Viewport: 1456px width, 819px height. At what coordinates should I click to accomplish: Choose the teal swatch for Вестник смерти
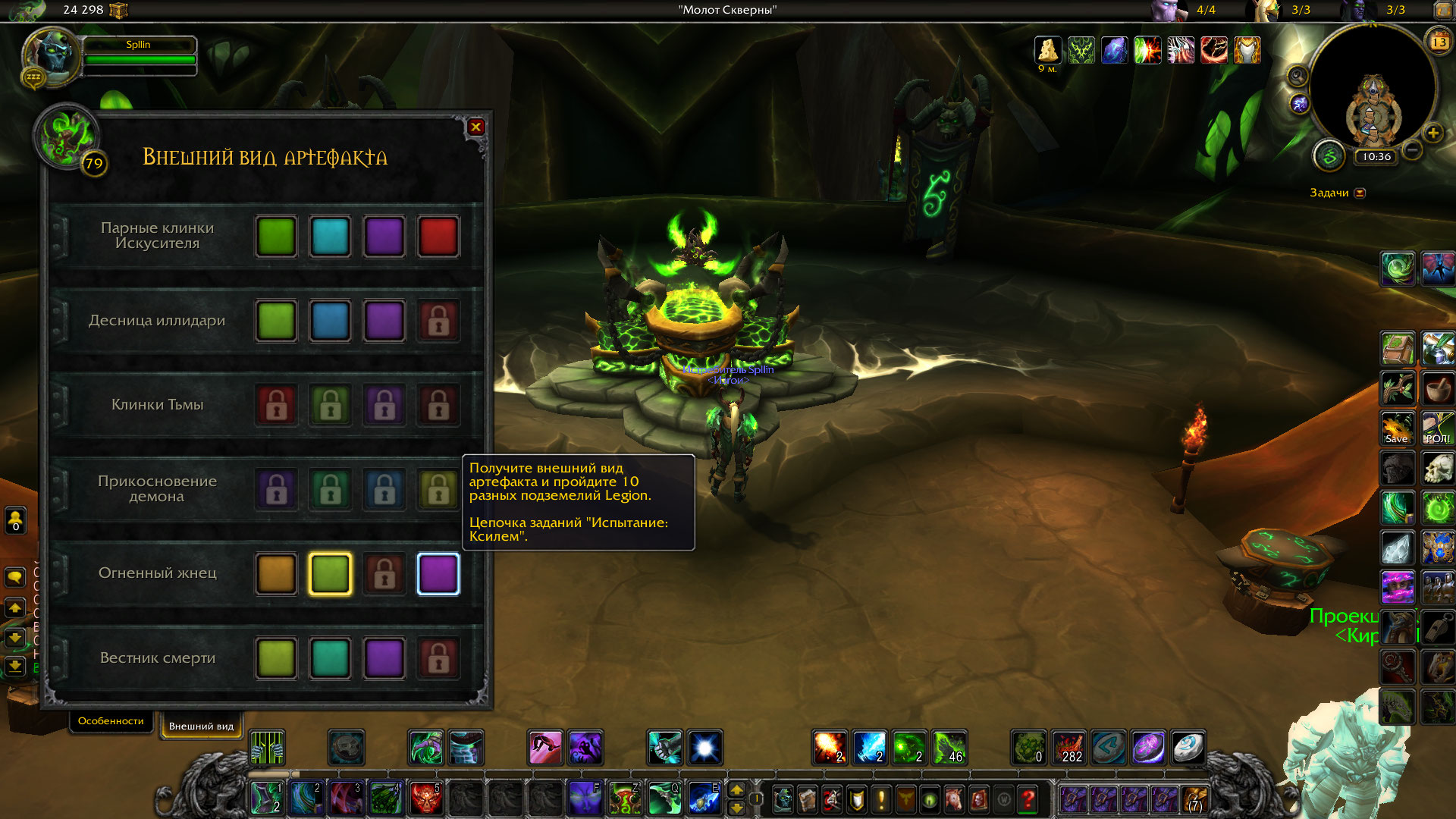point(330,657)
